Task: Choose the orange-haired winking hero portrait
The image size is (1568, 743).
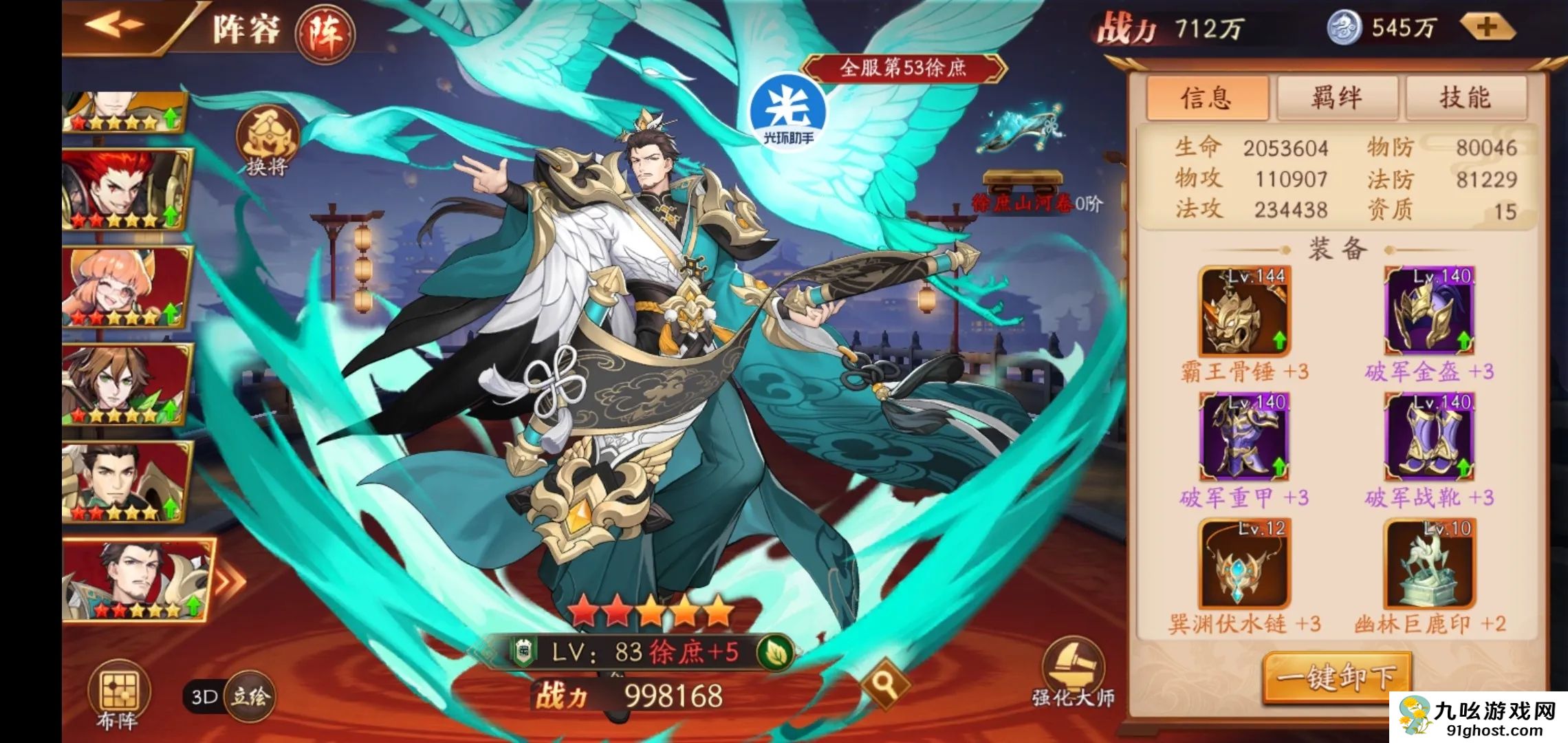Action: click(127, 286)
